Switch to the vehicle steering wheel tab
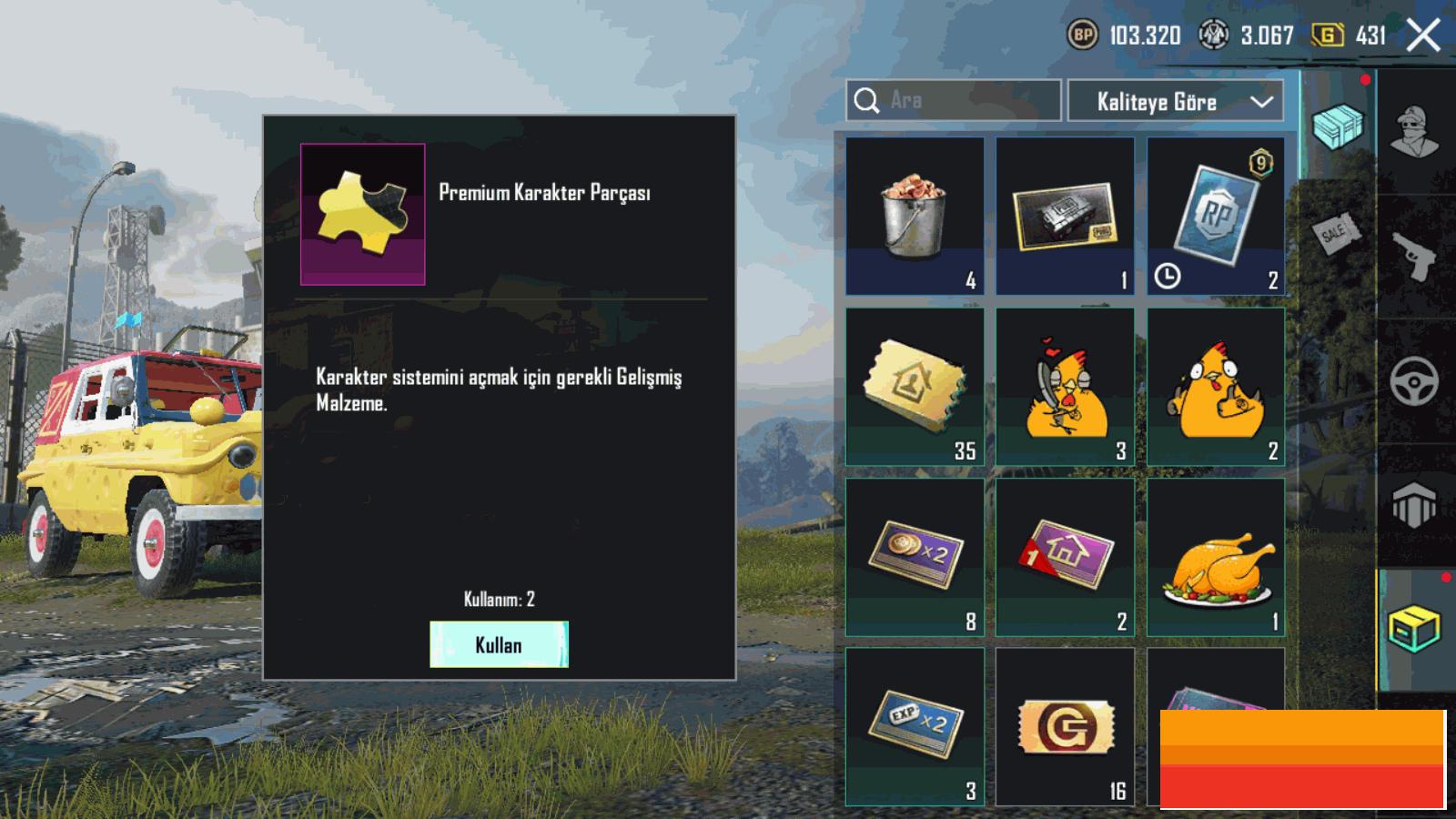This screenshot has width=1456, height=819. [x=1415, y=382]
